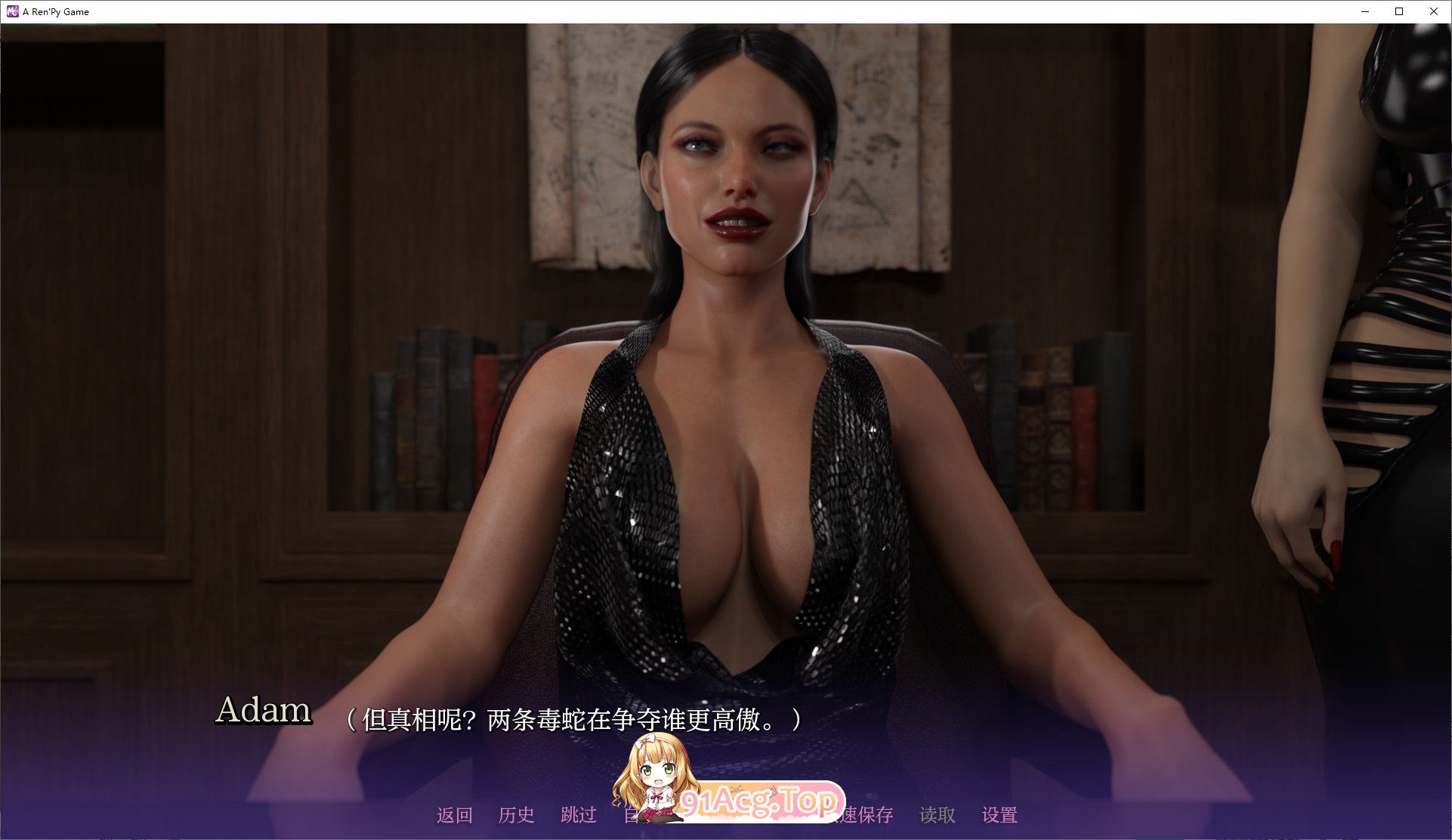Click the quick menu bar
The width and height of the screenshot is (1452, 840).
tap(725, 815)
